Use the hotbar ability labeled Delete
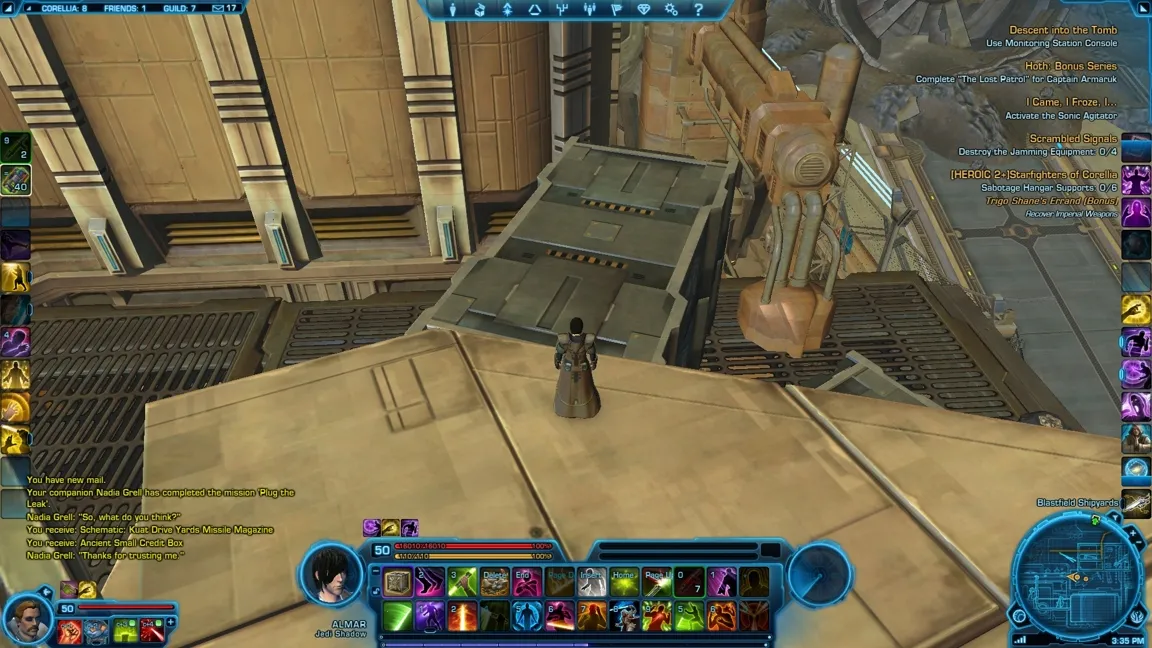Viewport: 1152px width, 648px height. coord(495,582)
